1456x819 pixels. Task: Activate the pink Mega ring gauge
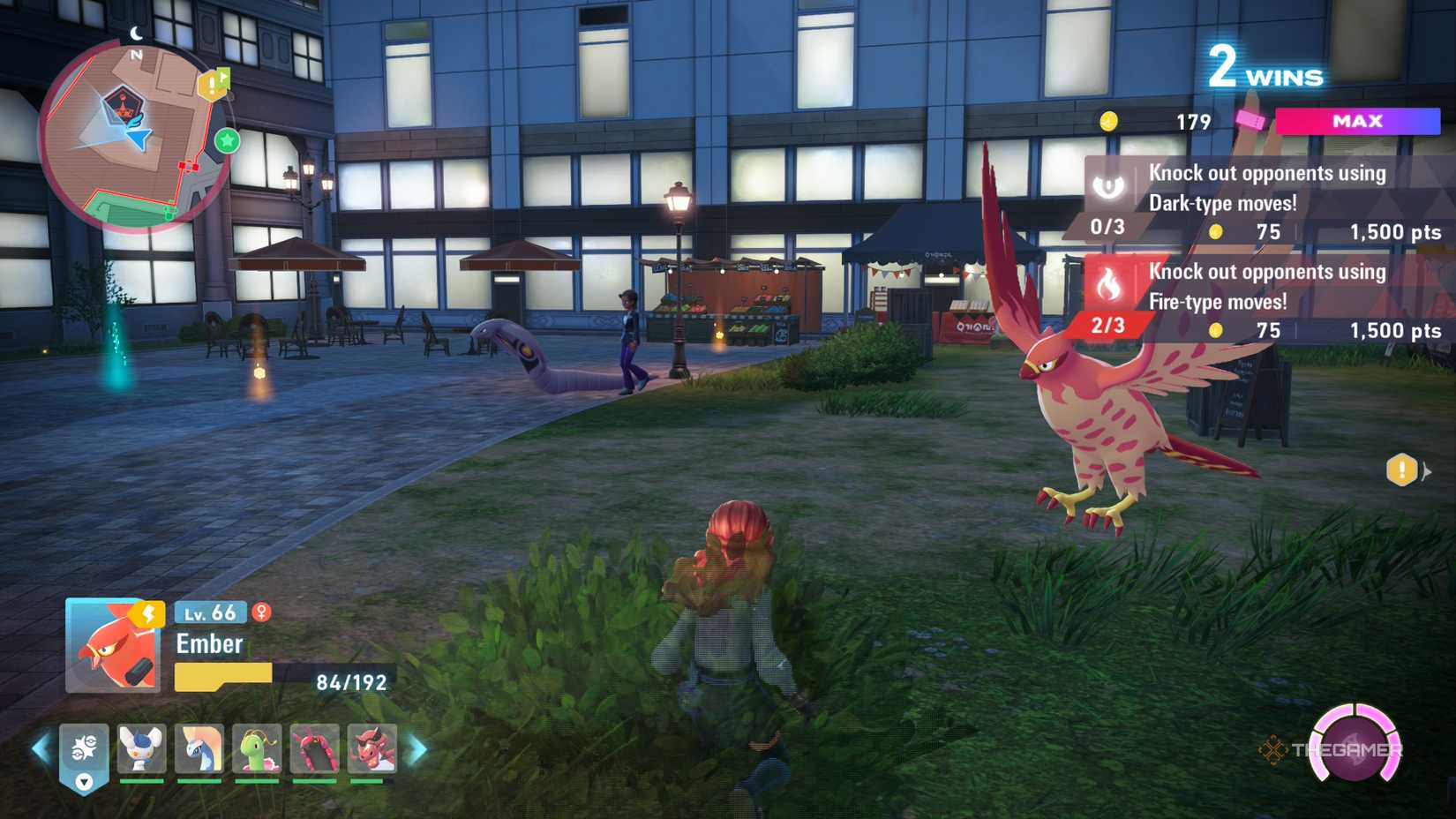pos(1355,745)
